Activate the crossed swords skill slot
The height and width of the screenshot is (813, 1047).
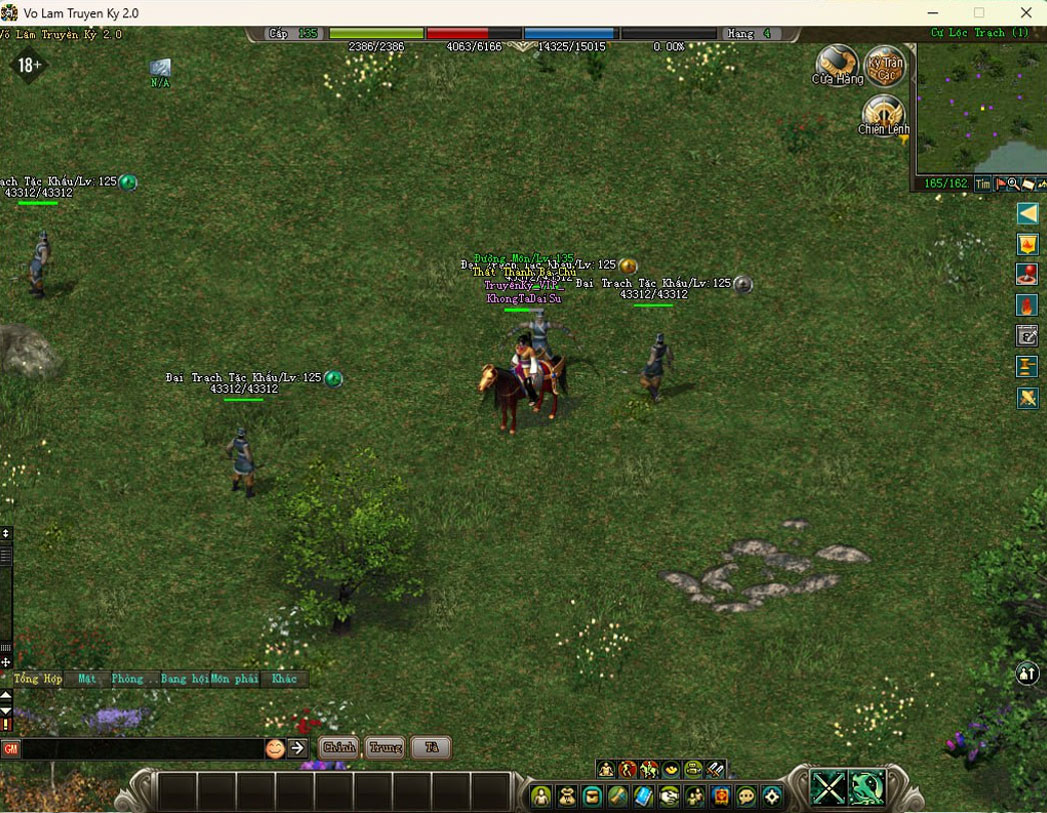829,788
